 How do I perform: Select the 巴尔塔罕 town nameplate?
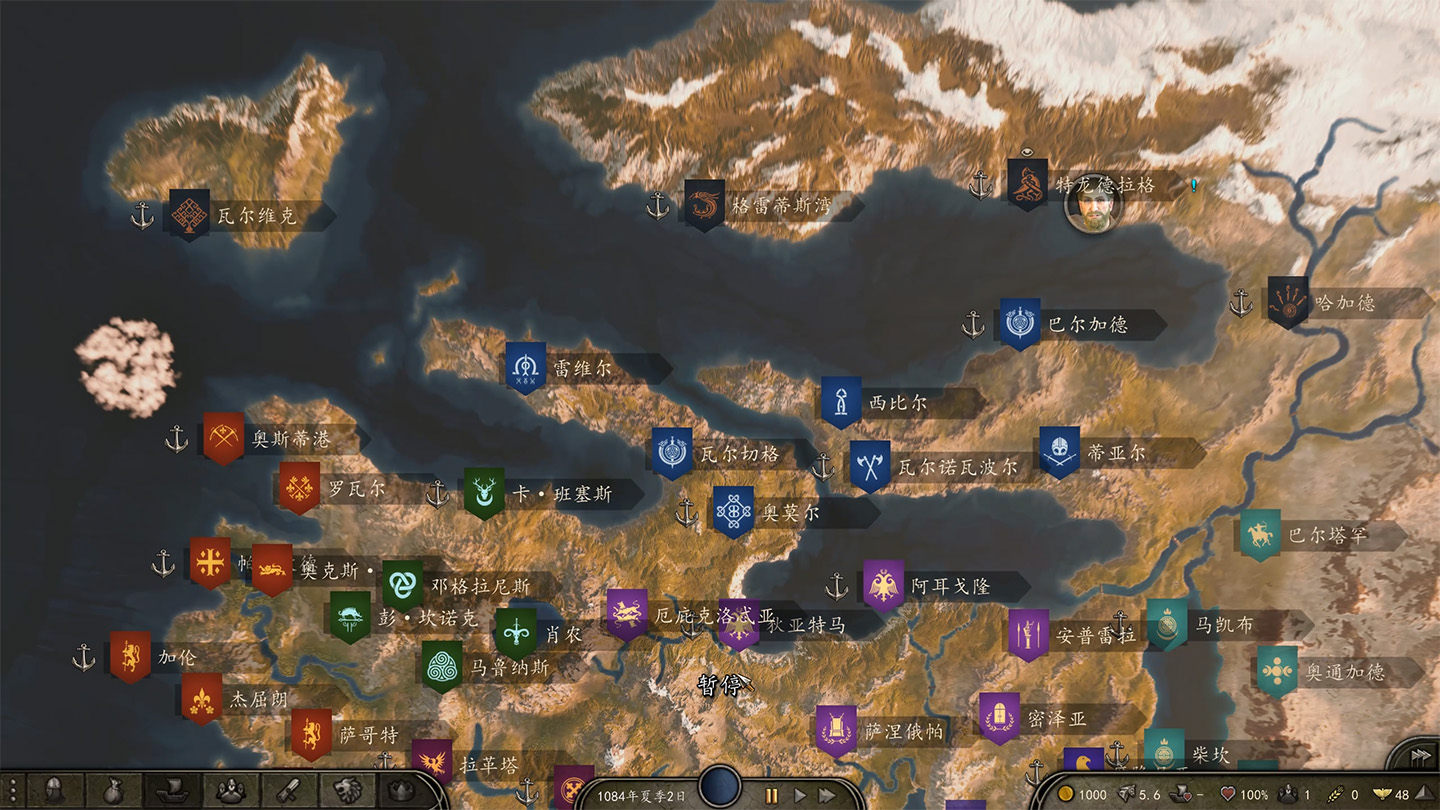coord(1327,536)
